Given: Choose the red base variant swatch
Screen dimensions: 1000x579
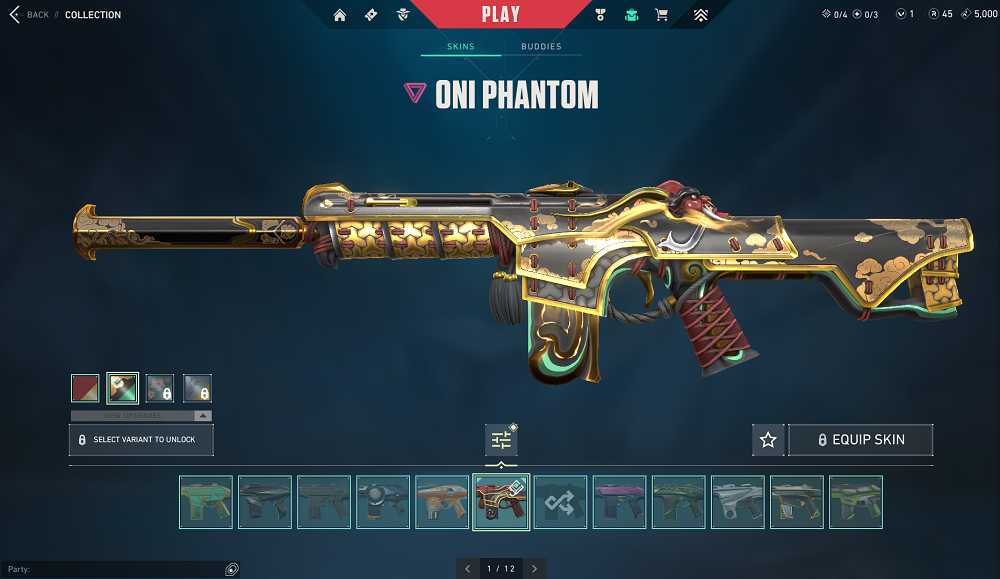Looking at the screenshot, I should (x=85, y=388).
